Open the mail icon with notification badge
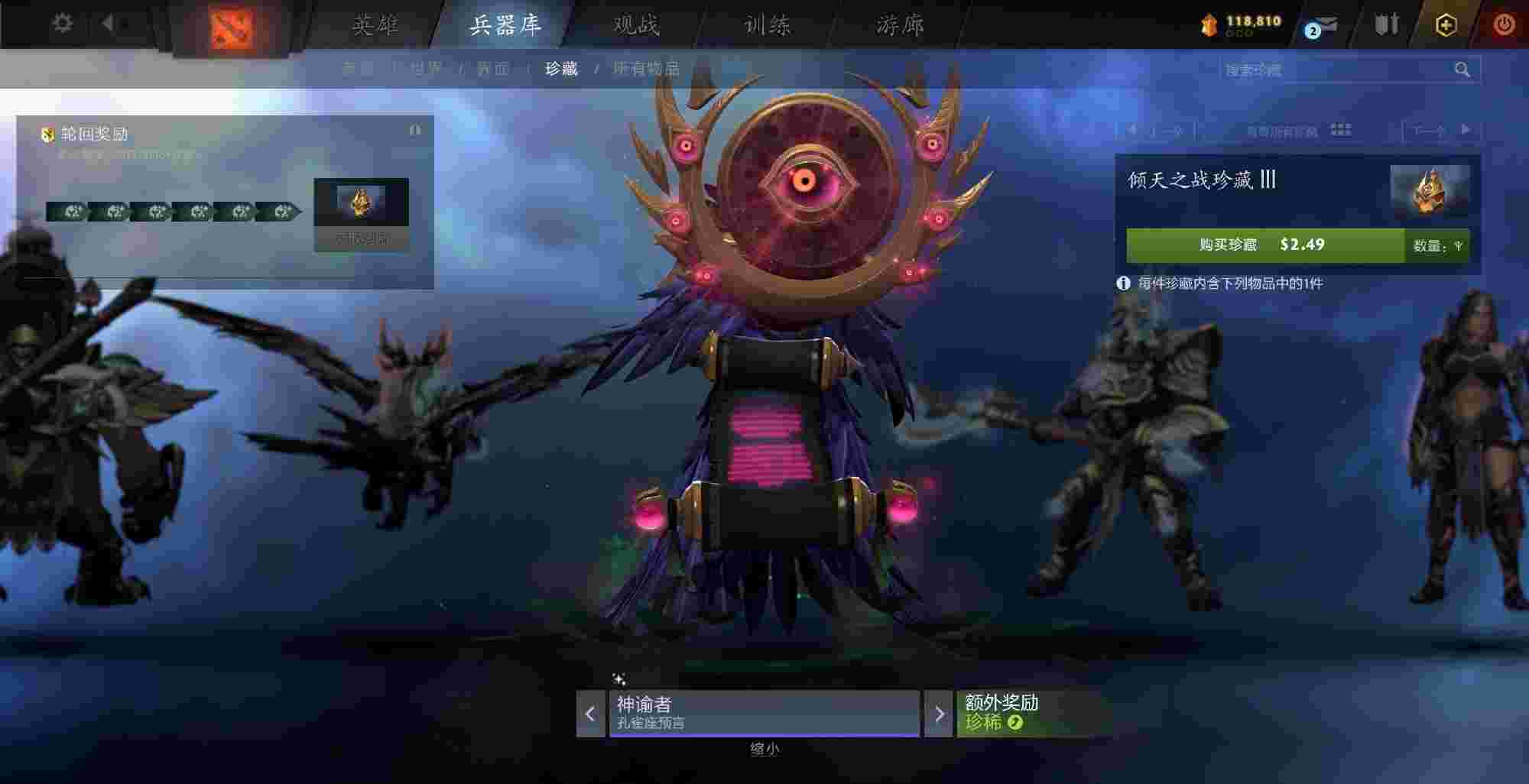Viewport: 1529px width, 784px height. (1322, 27)
